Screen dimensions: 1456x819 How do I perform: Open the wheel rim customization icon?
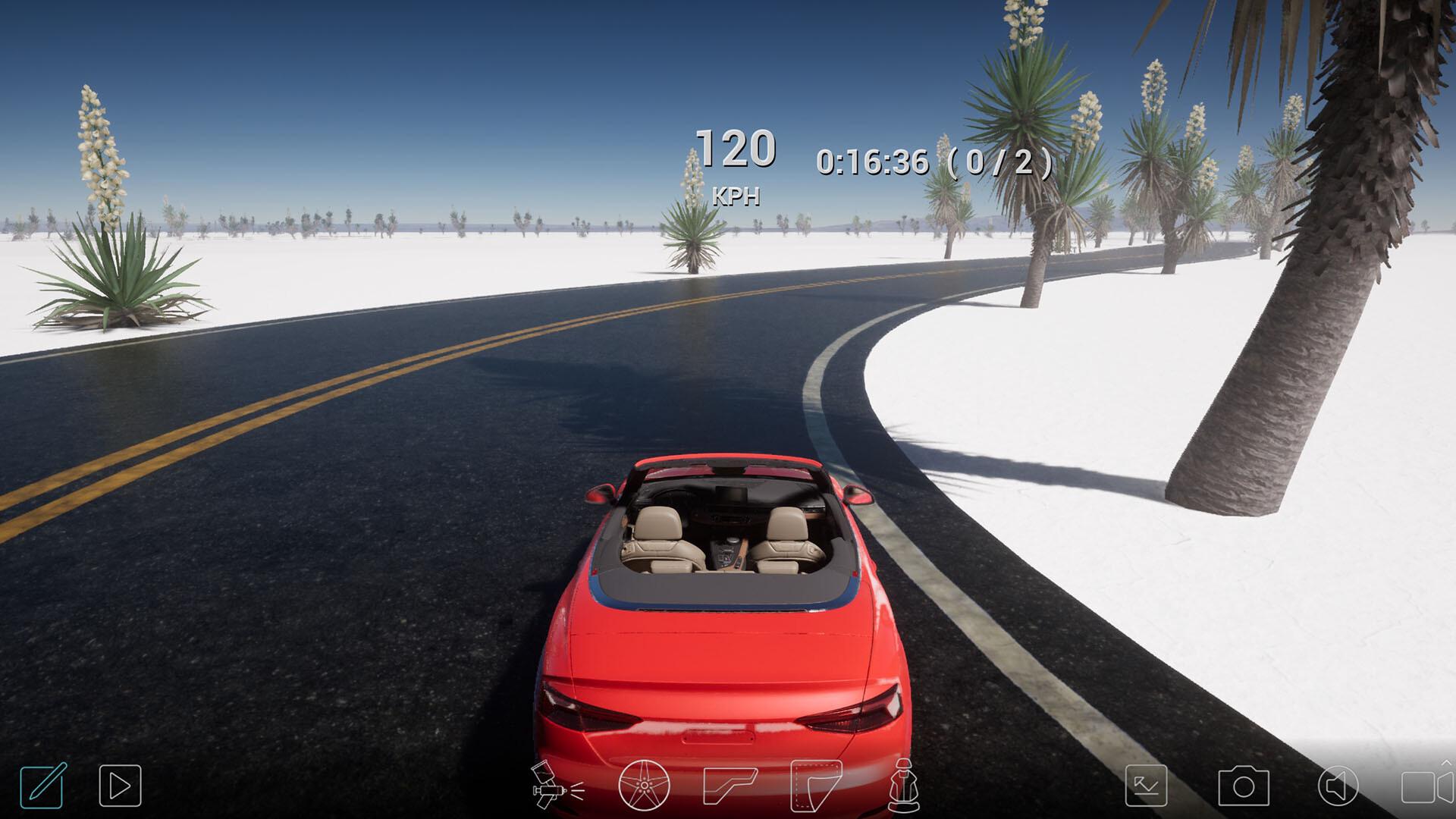pyautogui.click(x=643, y=786)
